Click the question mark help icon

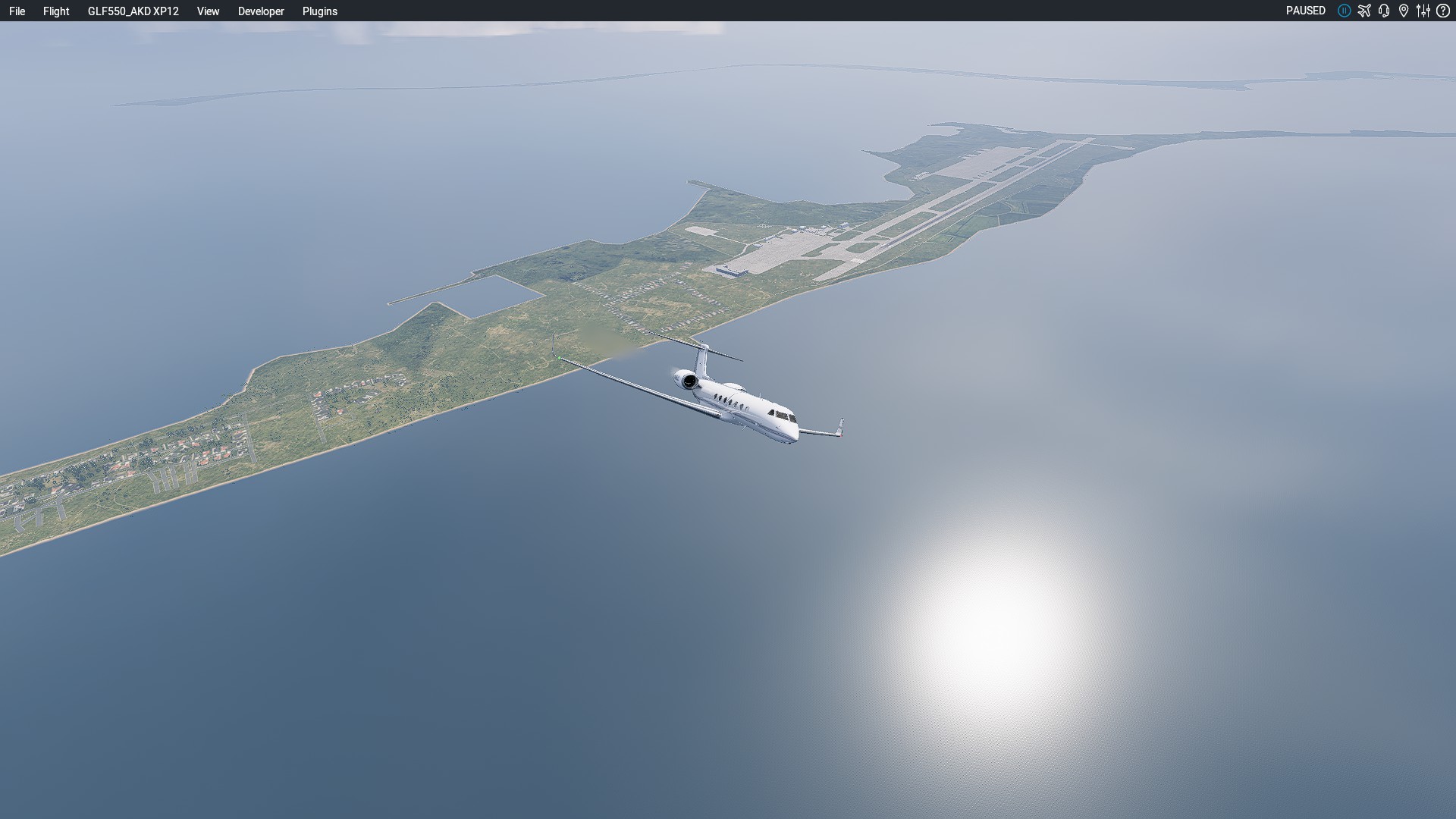[1443, 11]
